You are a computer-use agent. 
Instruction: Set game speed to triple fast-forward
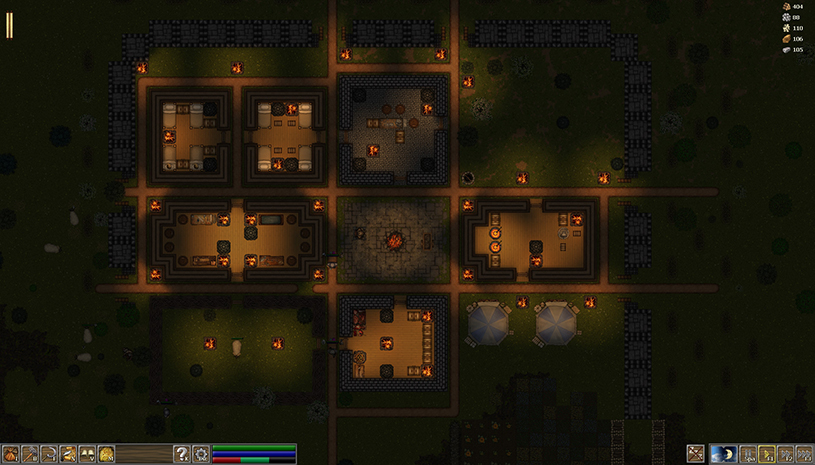(x=805, y=454)
